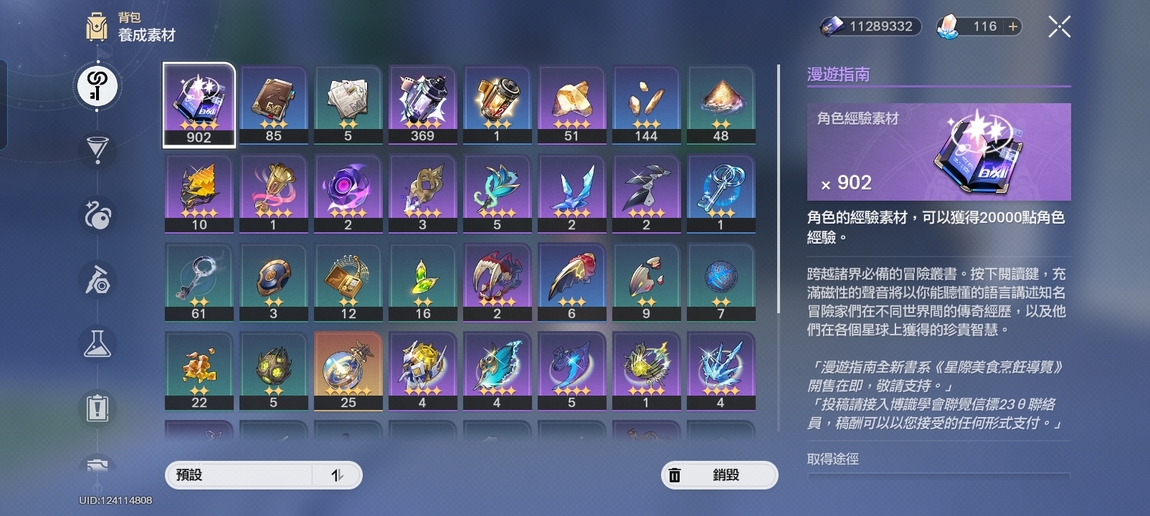This screenshot has width=1150, height=516.
Task: Switch to the funnel-shaped category tab
Action: tap(97, 150)
